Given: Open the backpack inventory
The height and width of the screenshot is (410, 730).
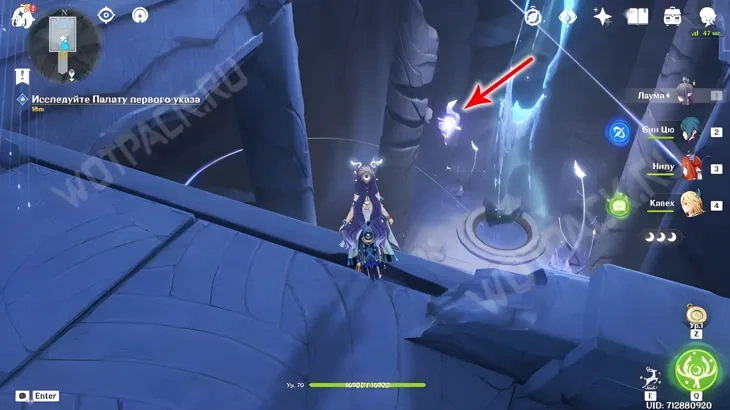Looking at the screenshot, I should tap(672, 16).
